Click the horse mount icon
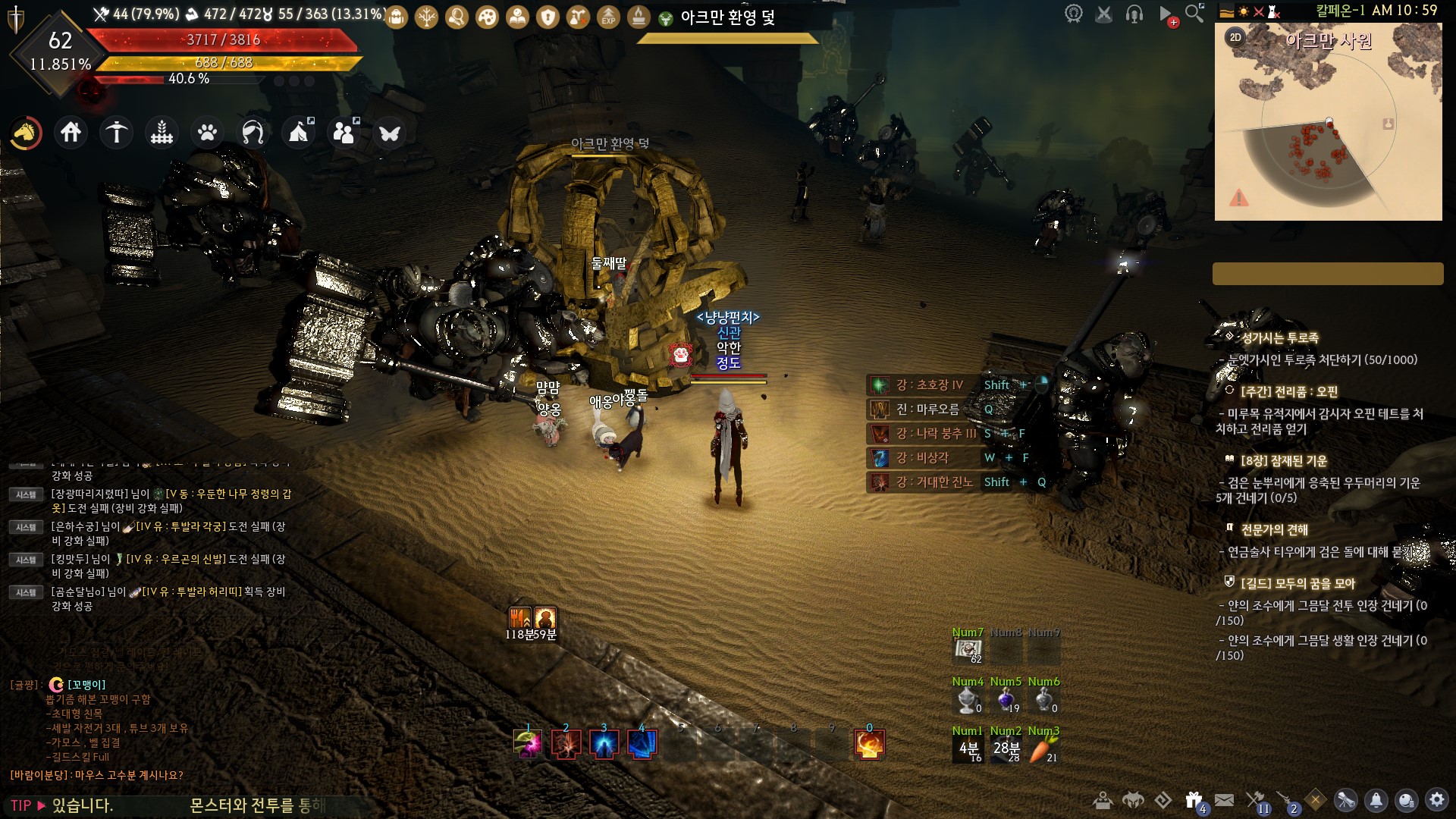1456x819 pixels. pyautogui.click(x=26, y=133)
